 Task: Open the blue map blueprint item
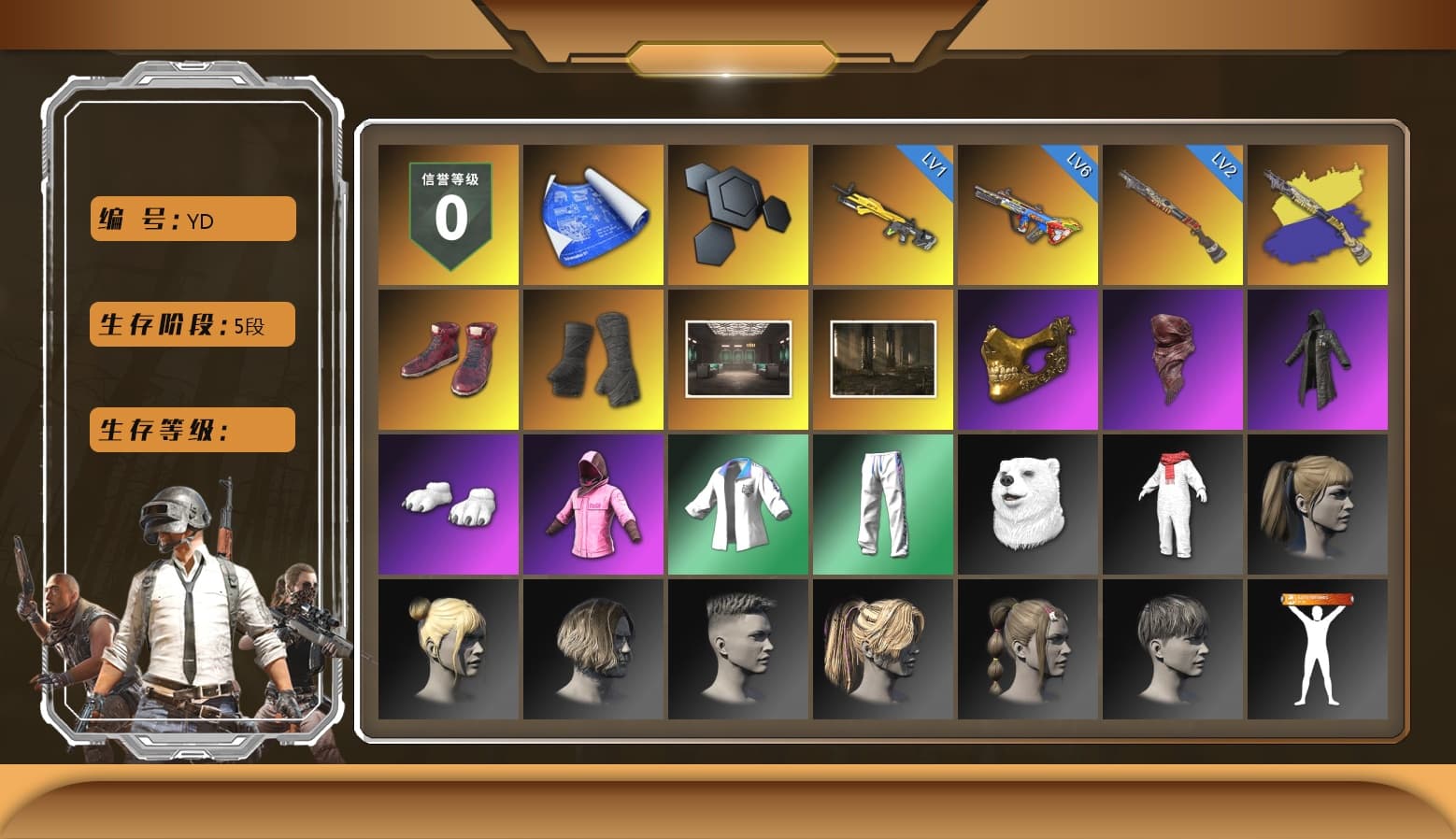[x=592, y=213]
